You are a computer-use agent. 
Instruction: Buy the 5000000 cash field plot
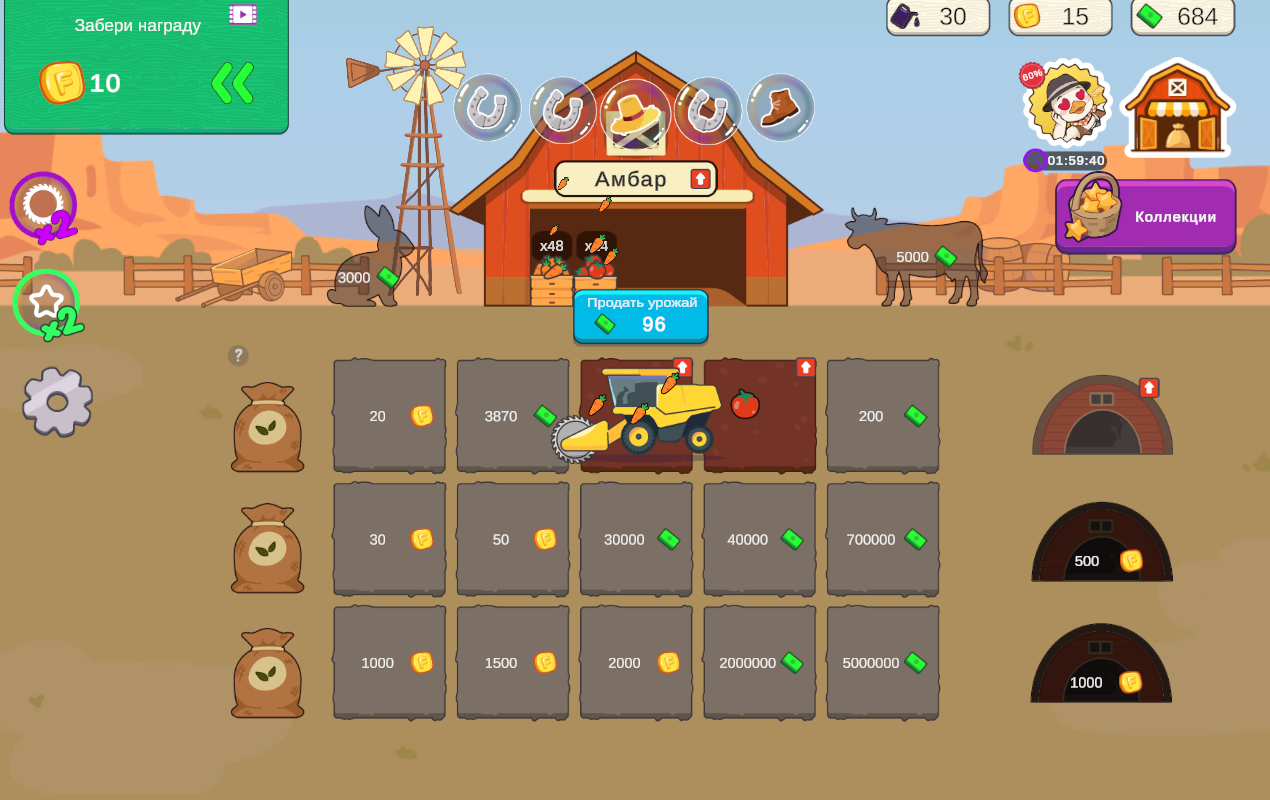coord(882,662)
